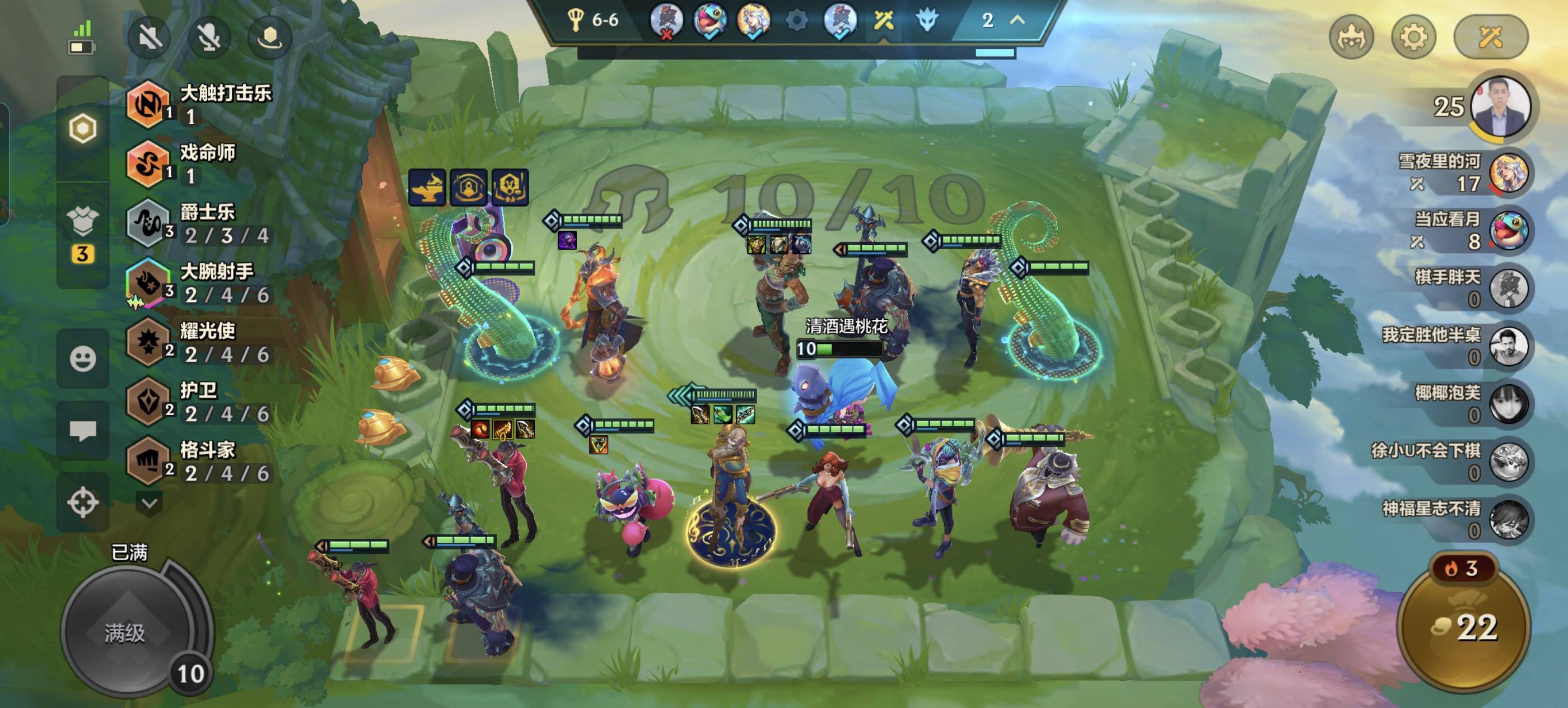This screenshot has height=708, width=1568.
Task: Select the 大腕射手 trait entry
Action: click(x=200, y=283)
